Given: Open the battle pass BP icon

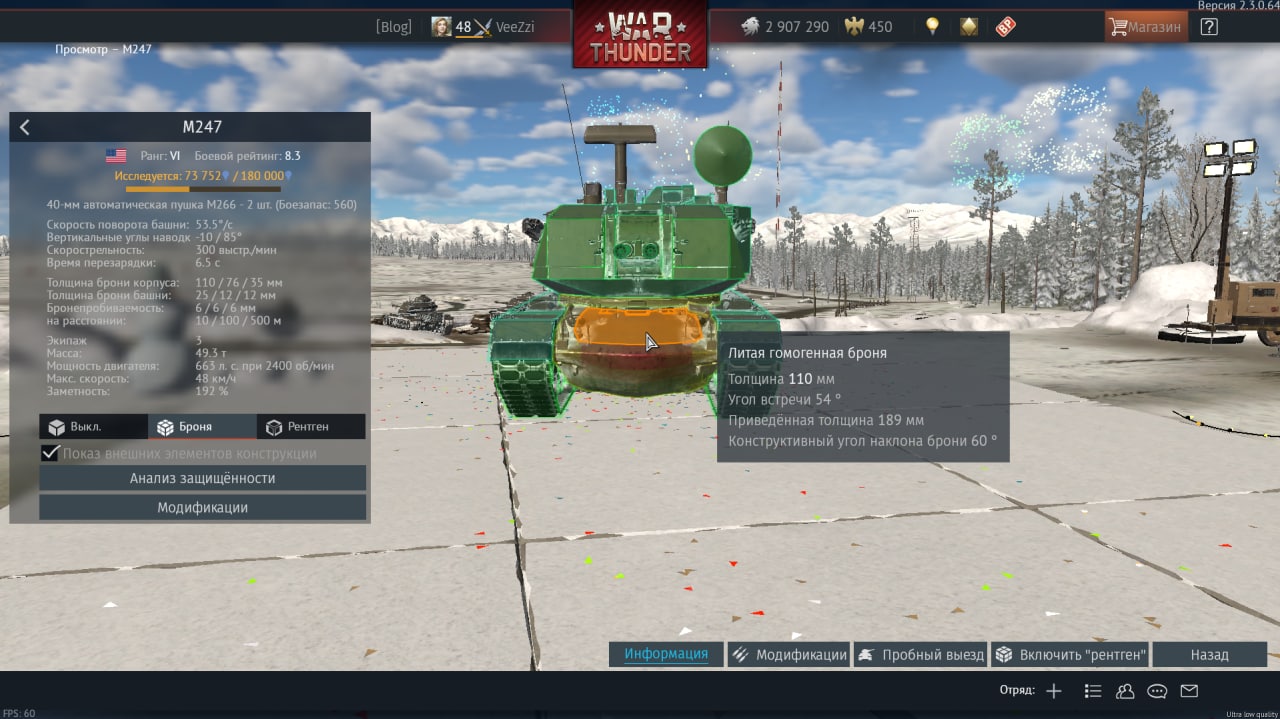Looking at the screenshot, I should click(x=1005, y=27).
